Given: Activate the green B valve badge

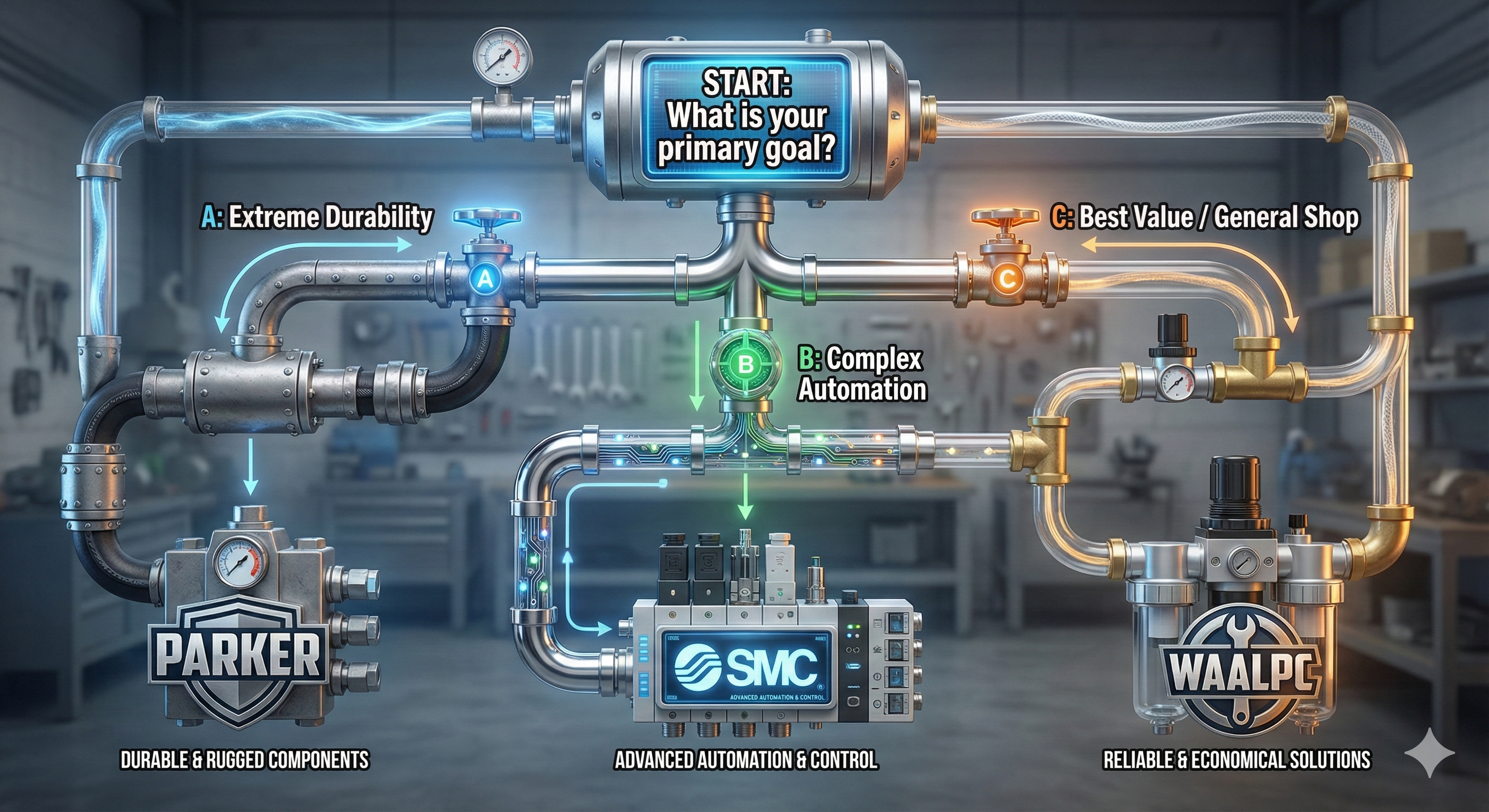Looking at the screenshot, I should pos(745,364).
